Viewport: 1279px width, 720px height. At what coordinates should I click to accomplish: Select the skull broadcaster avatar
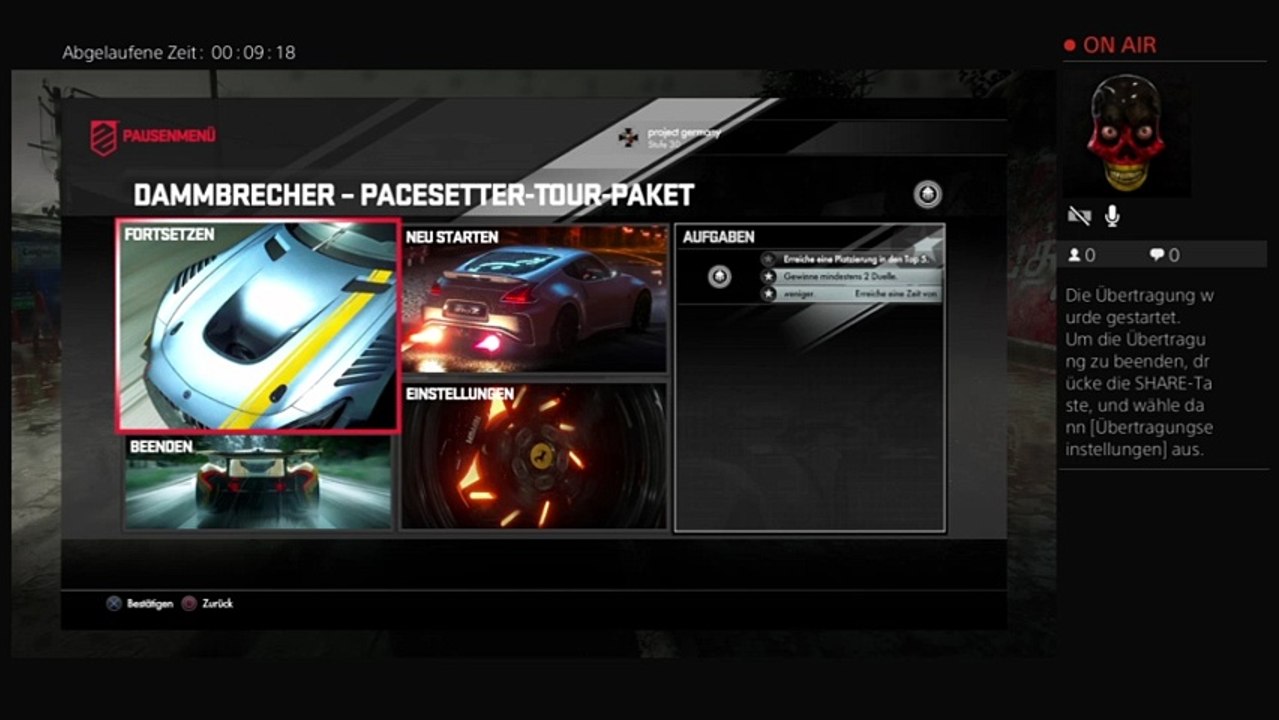pyautogui.click(x=1126, y=133)
